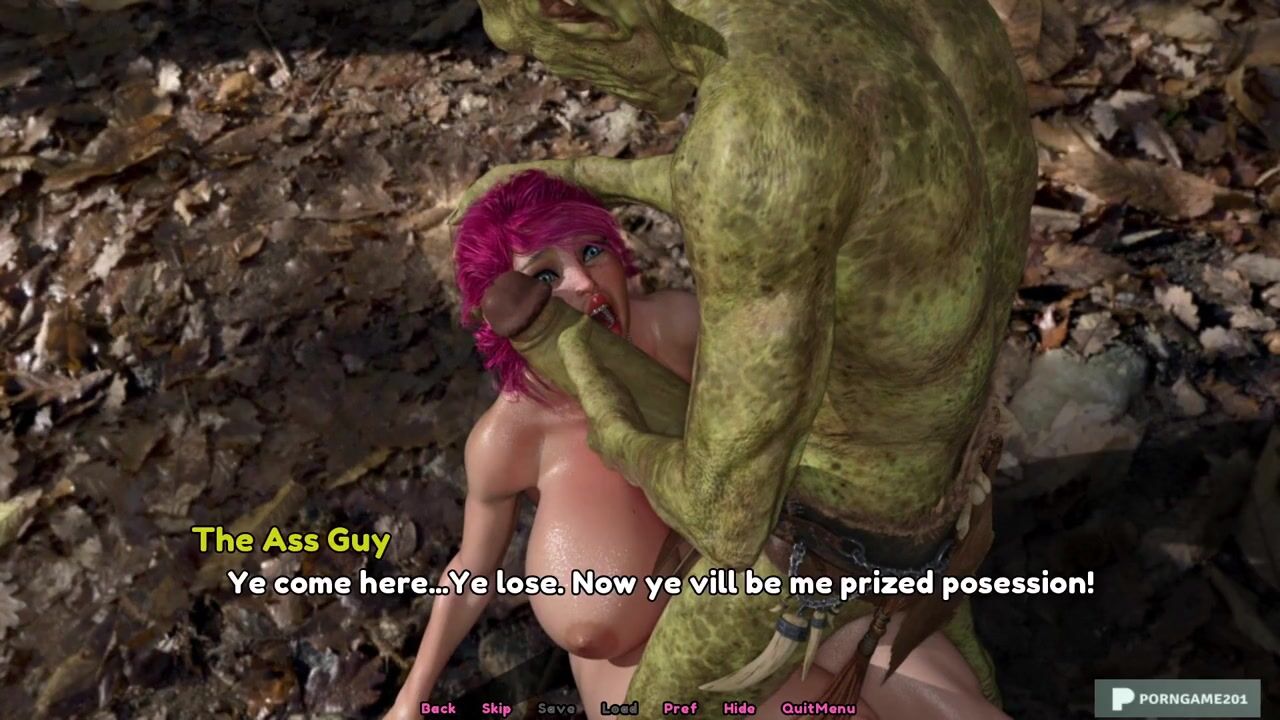The height and width of the screenshot is (720, 1280).
Task: Open the Save screen
Action: tap(556, 708)
